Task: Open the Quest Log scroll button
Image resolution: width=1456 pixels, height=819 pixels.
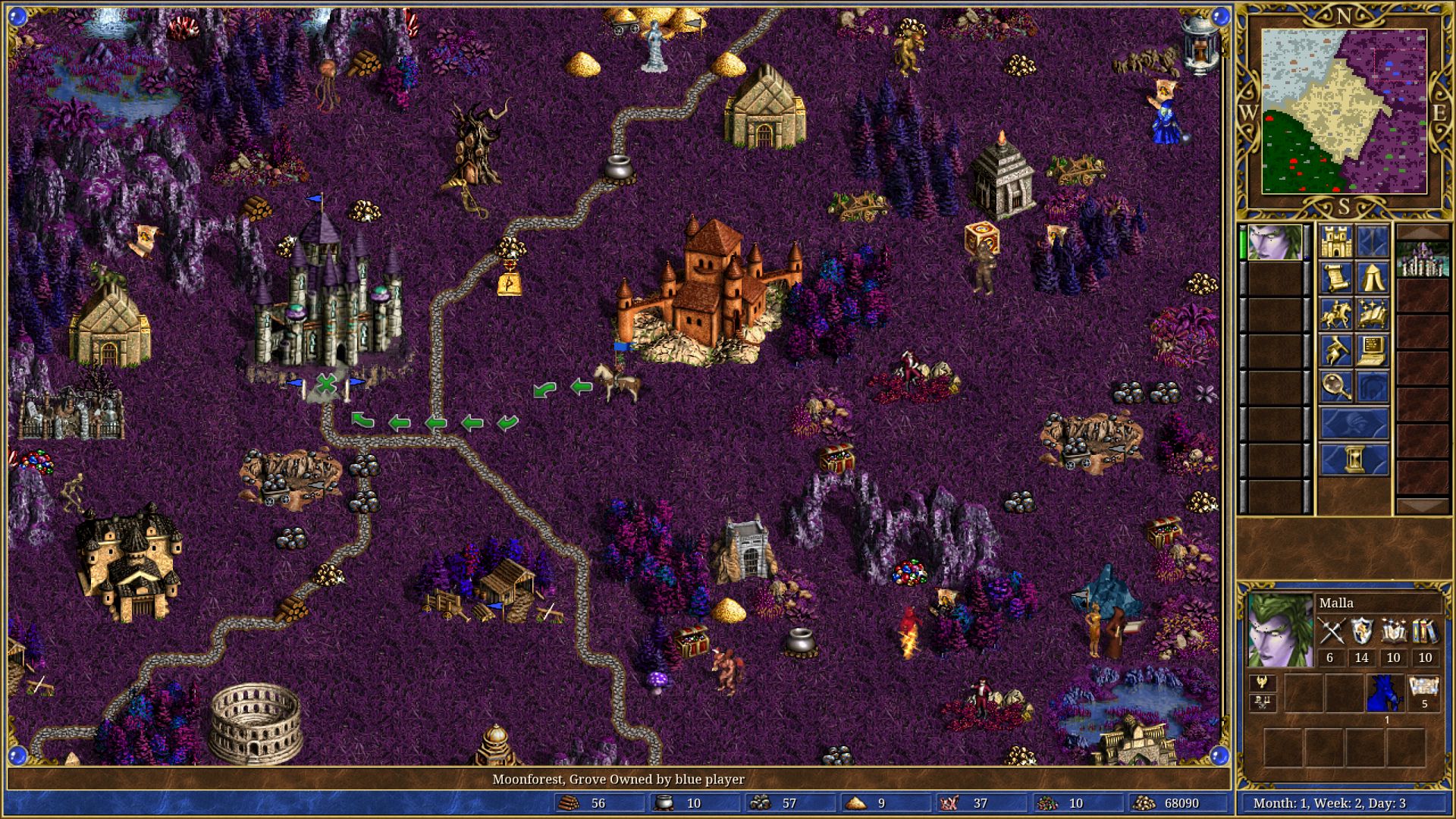Action: pyautogui.click(x=1336, y=278)
